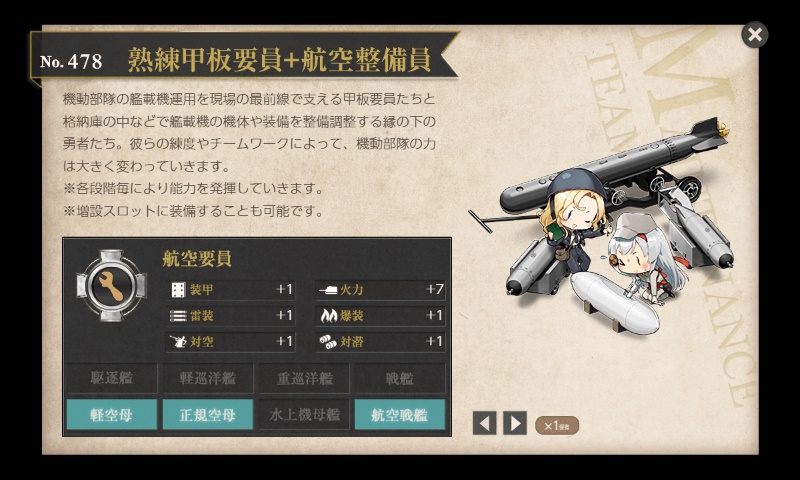Viewport: 800px width, 480px height.
Task: Go to the previous equipment entry
Action: pyautogui.click(x=484, y=423)
